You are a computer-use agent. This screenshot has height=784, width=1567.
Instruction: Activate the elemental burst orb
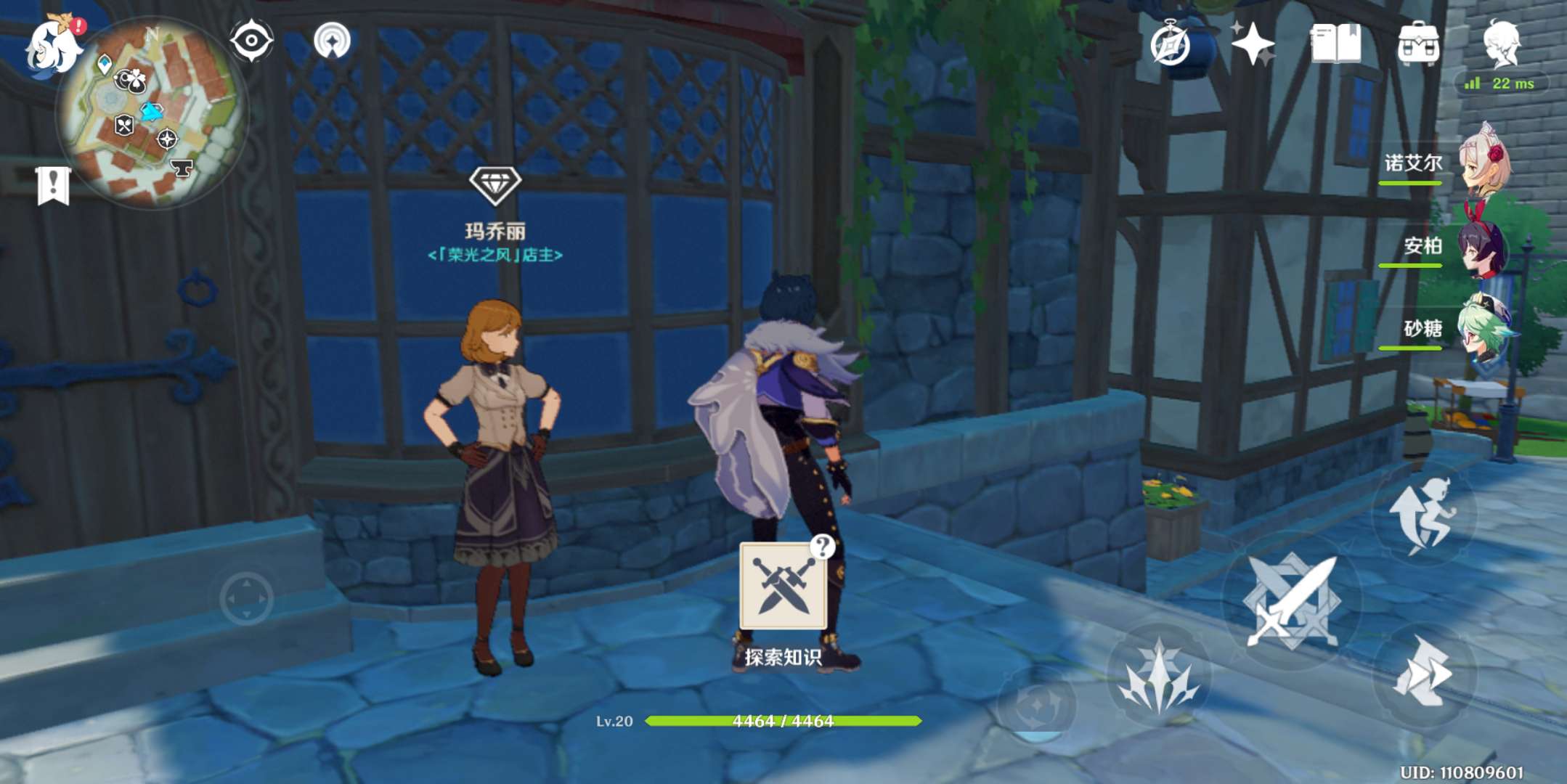1036,706
